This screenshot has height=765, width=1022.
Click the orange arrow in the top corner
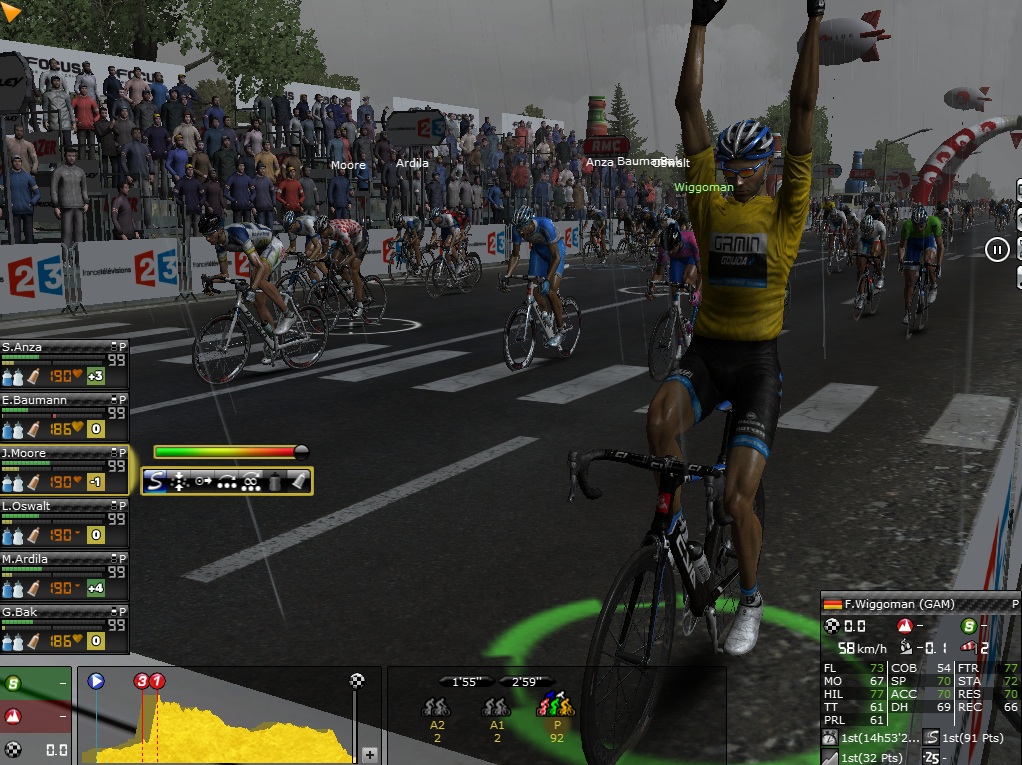12,13
